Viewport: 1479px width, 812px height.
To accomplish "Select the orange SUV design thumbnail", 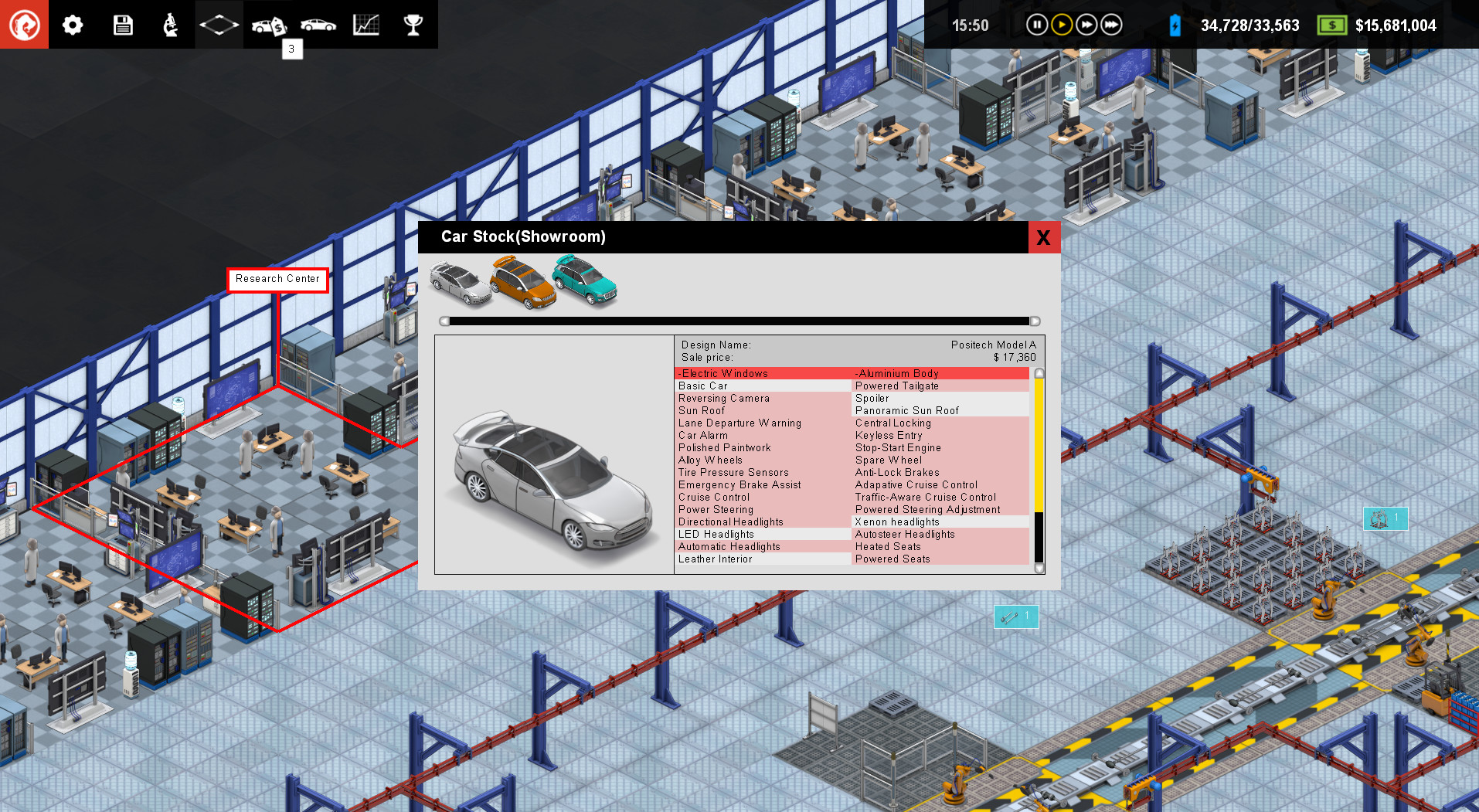I will 523,284.
